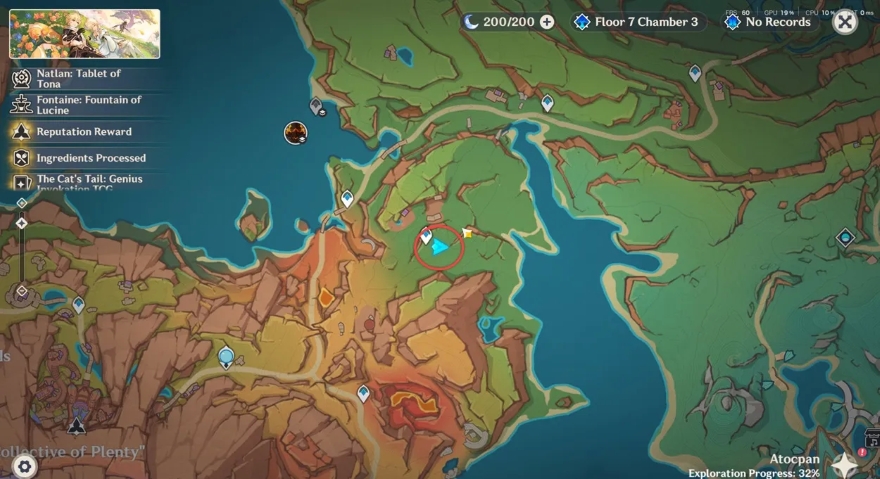The height and width of the screenshot is (479, 880).
Task: Click the player's cyan arrow location marker
Action: 439,246
